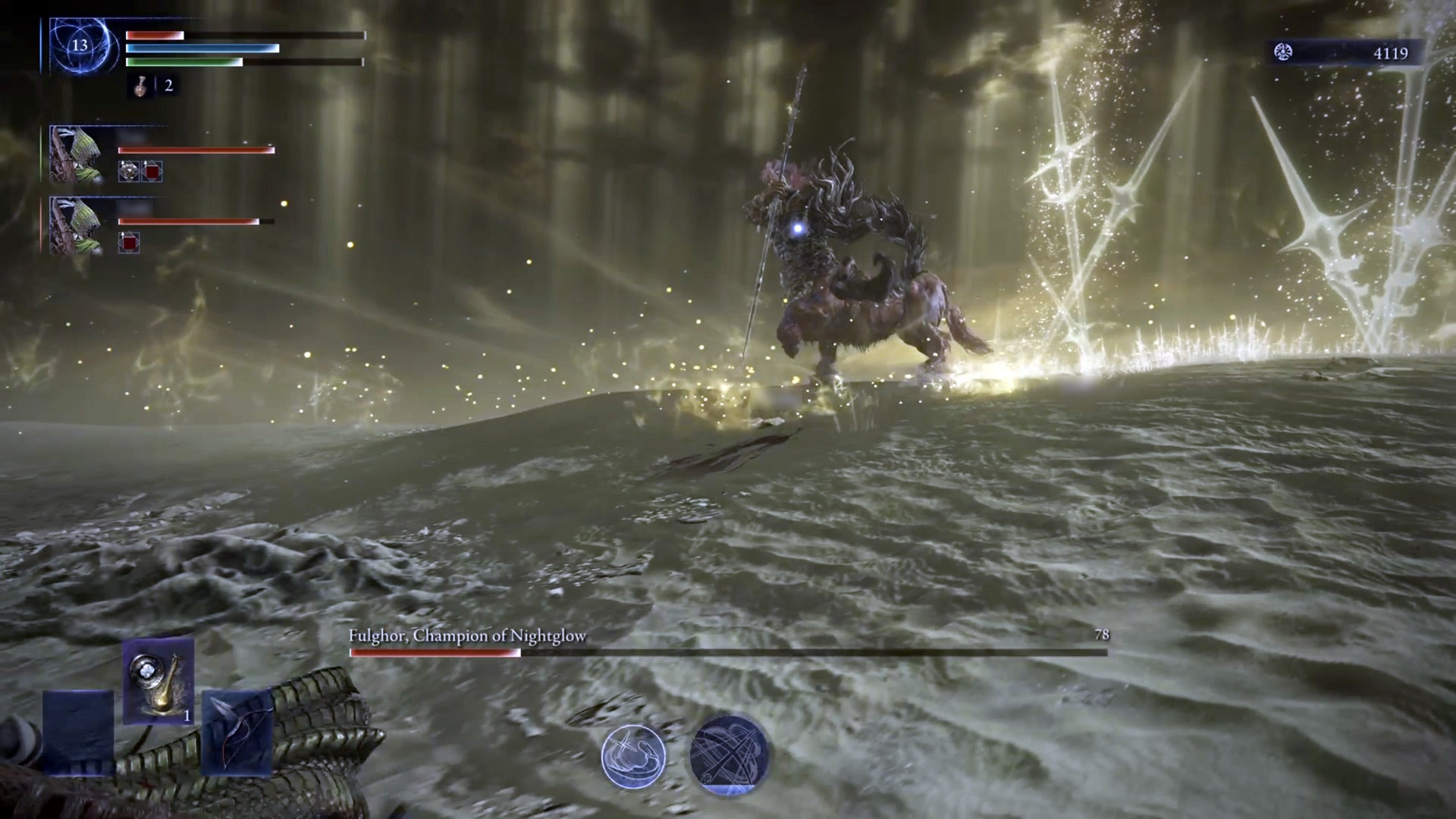Click the rune count 4119 display
Image resolution: width=1456 pixels, height=819 pixels.
click(x=1392, y=53)
